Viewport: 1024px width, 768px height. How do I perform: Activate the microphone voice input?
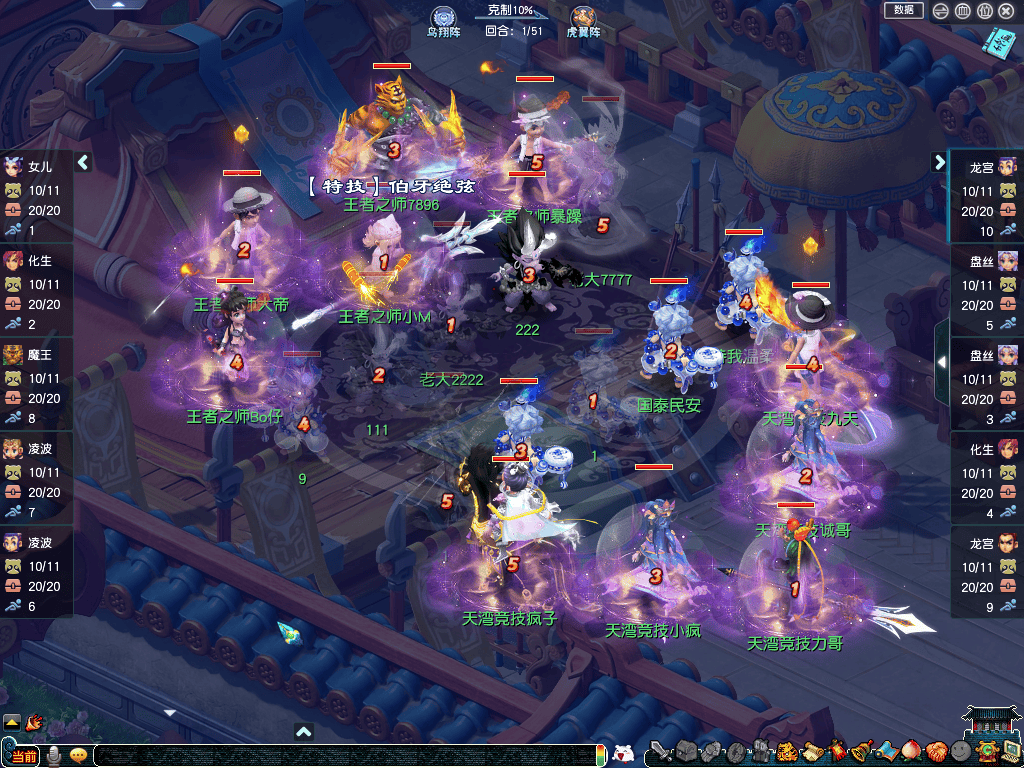[54, 754]
